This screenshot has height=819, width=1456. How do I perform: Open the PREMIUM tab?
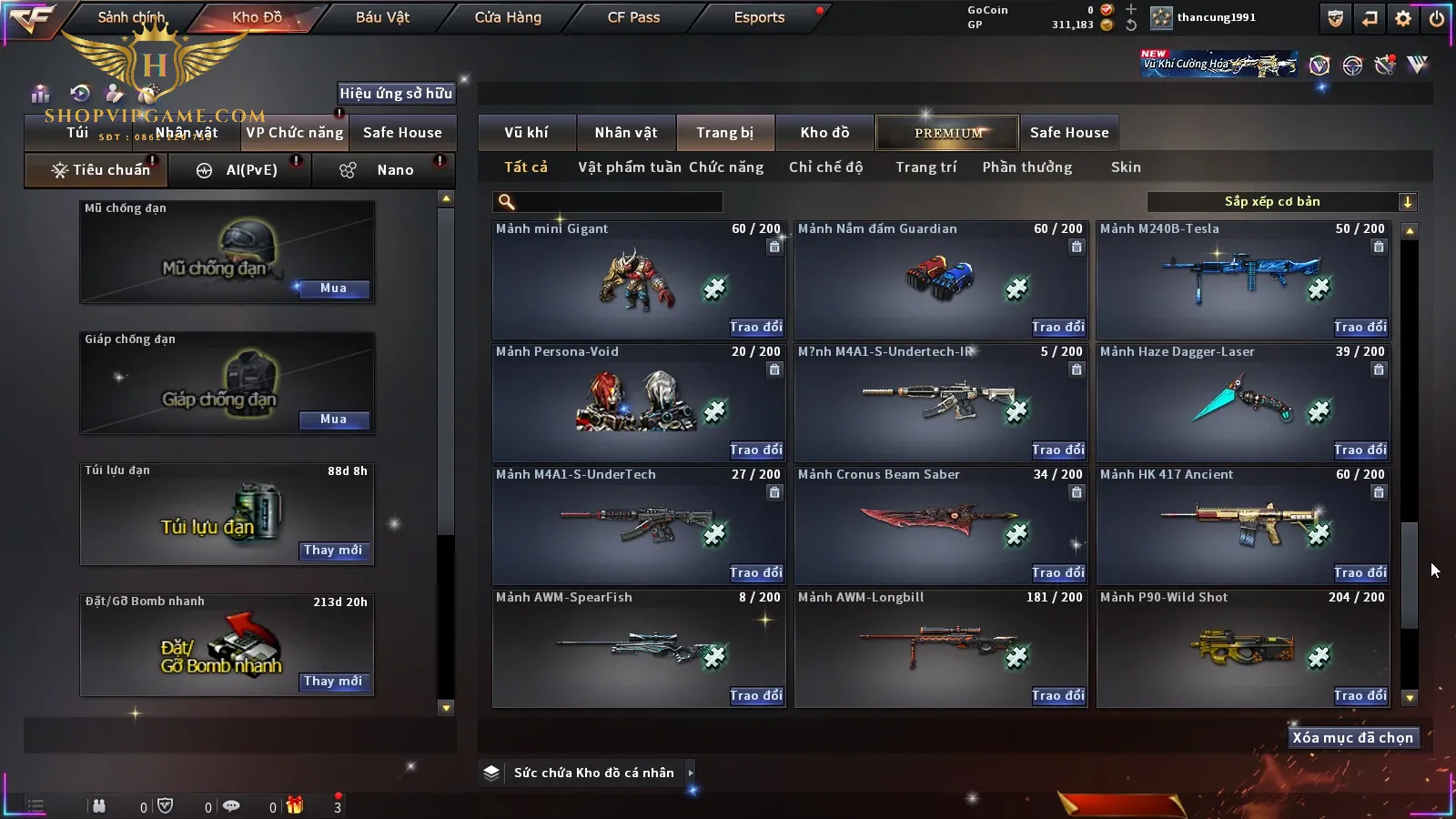(948, 133)
